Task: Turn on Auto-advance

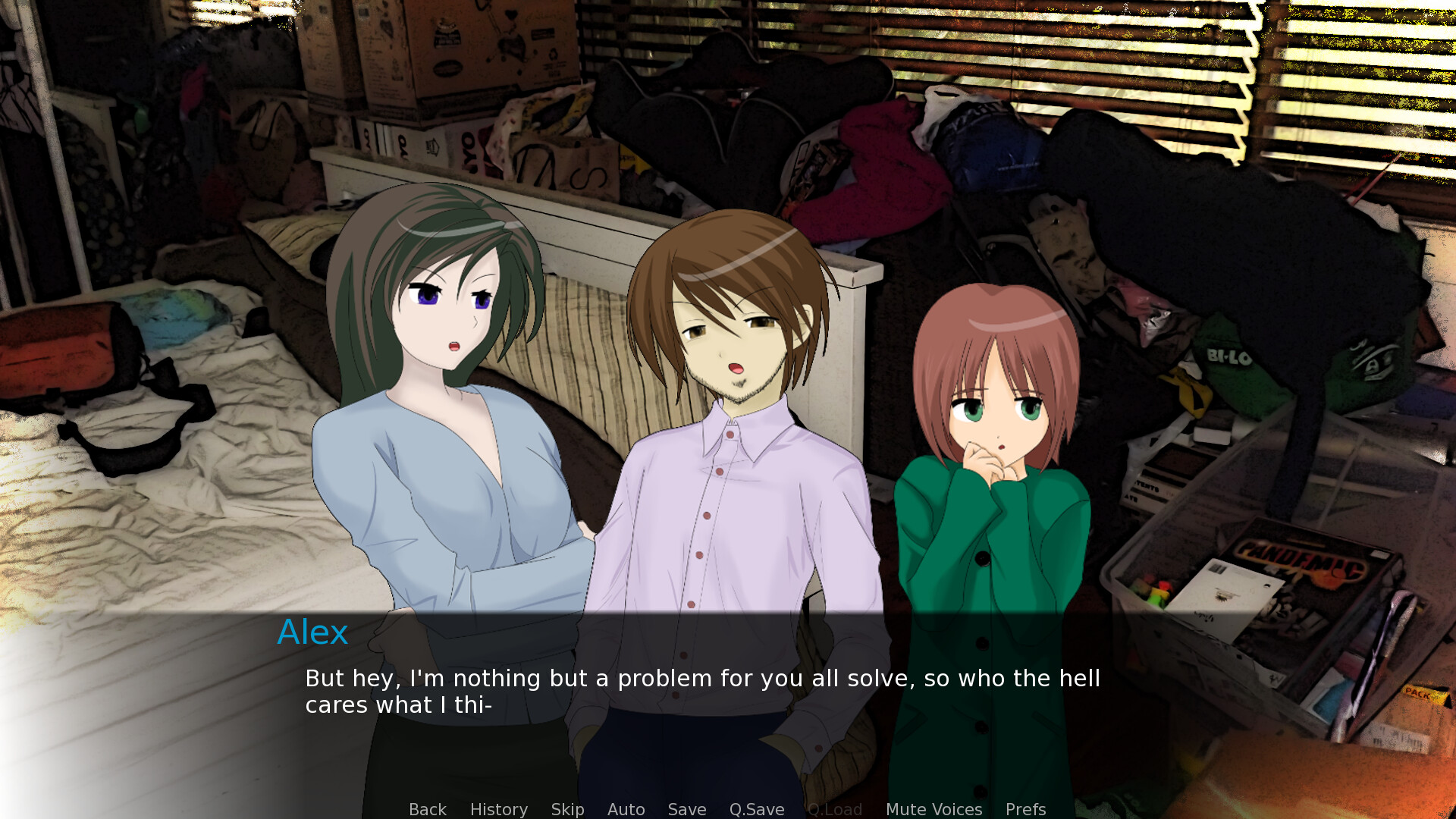Action: pos(626,809)
